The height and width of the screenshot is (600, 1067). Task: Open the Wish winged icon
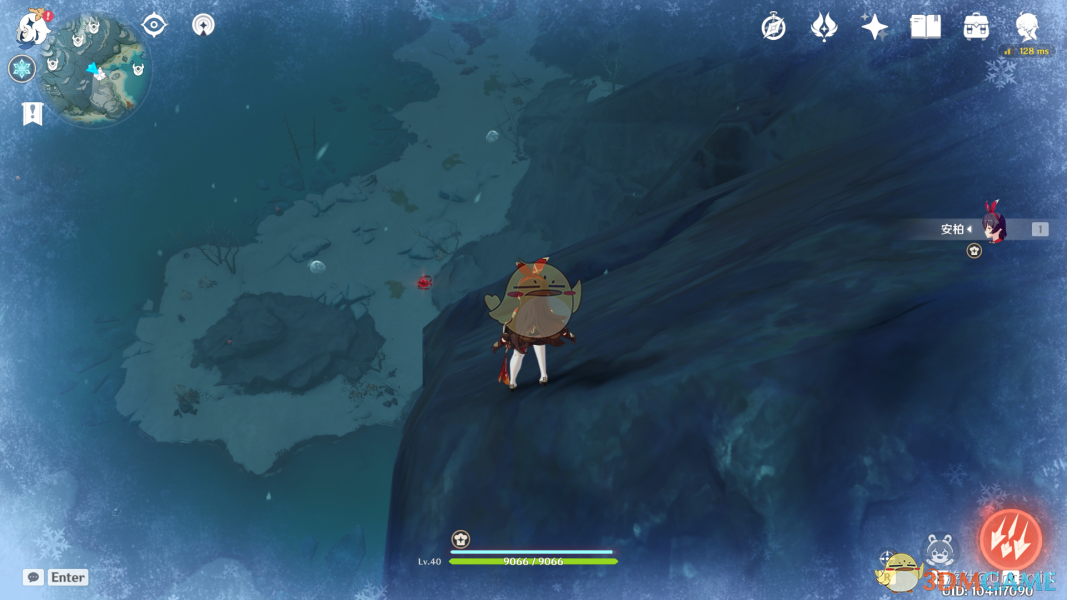(824, 27)
